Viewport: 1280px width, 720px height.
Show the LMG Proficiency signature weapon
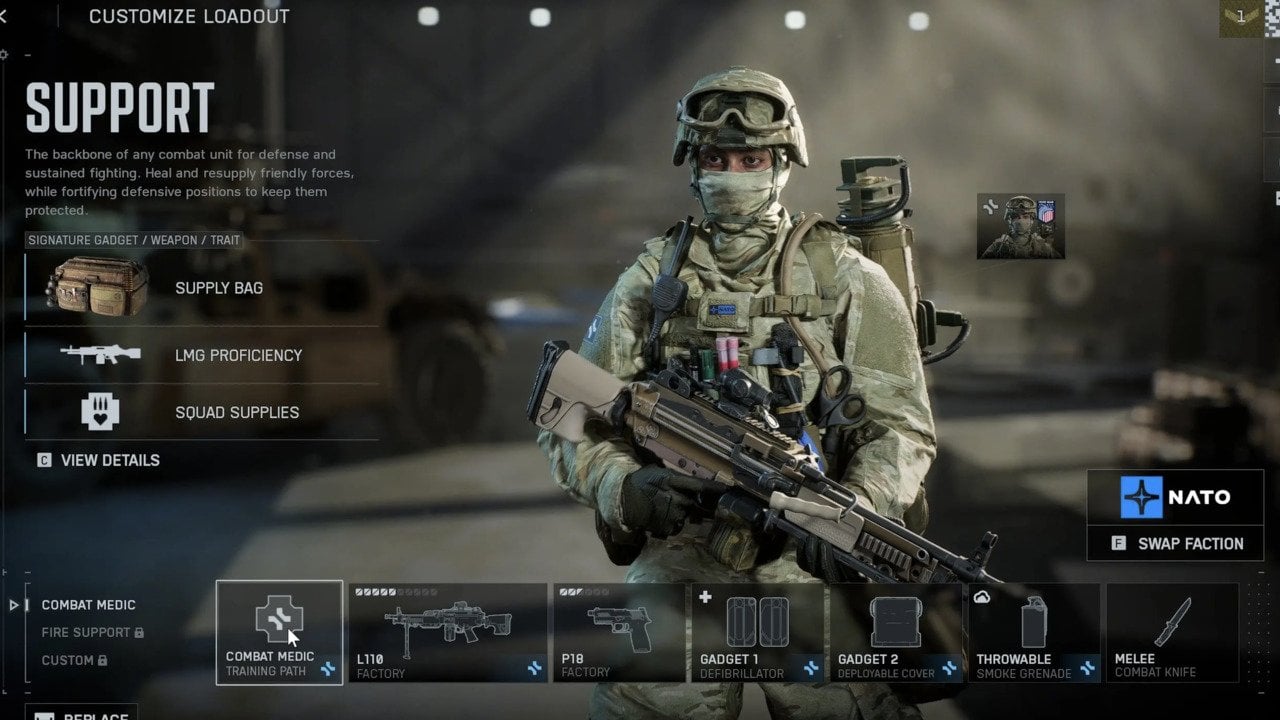[202, 355]
